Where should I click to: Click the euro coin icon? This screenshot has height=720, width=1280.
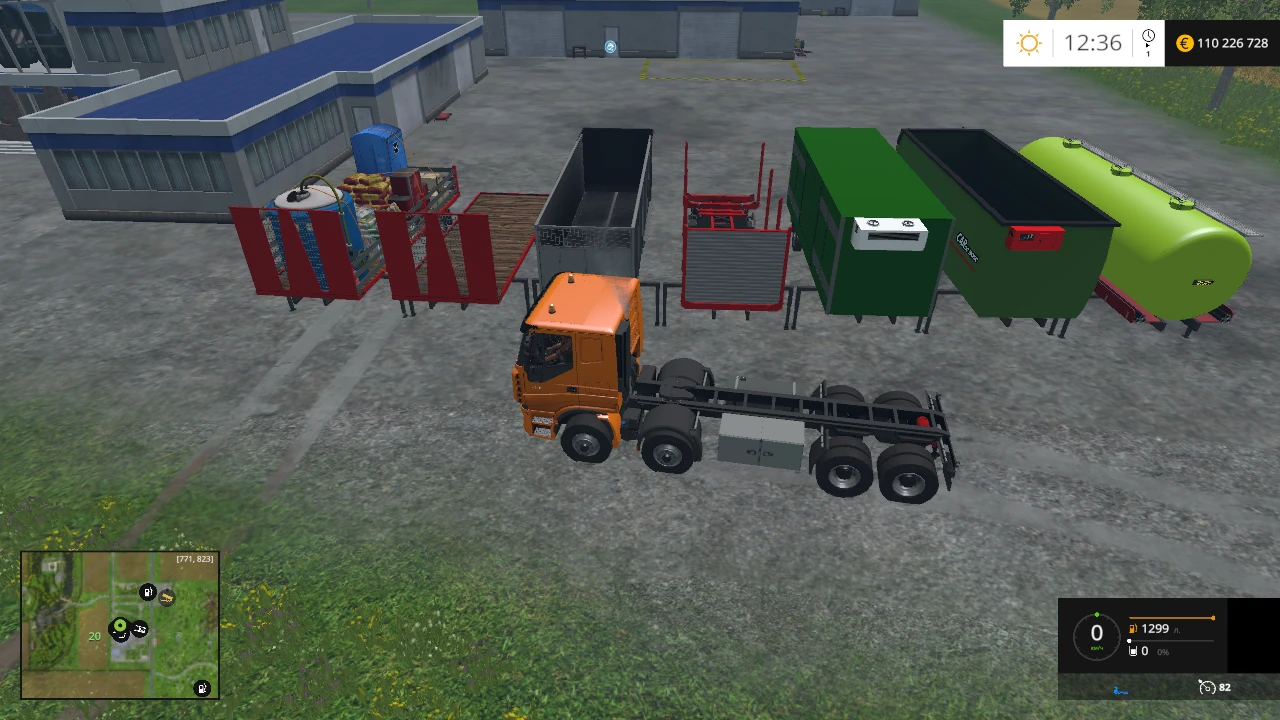[x=1184, y=43]
